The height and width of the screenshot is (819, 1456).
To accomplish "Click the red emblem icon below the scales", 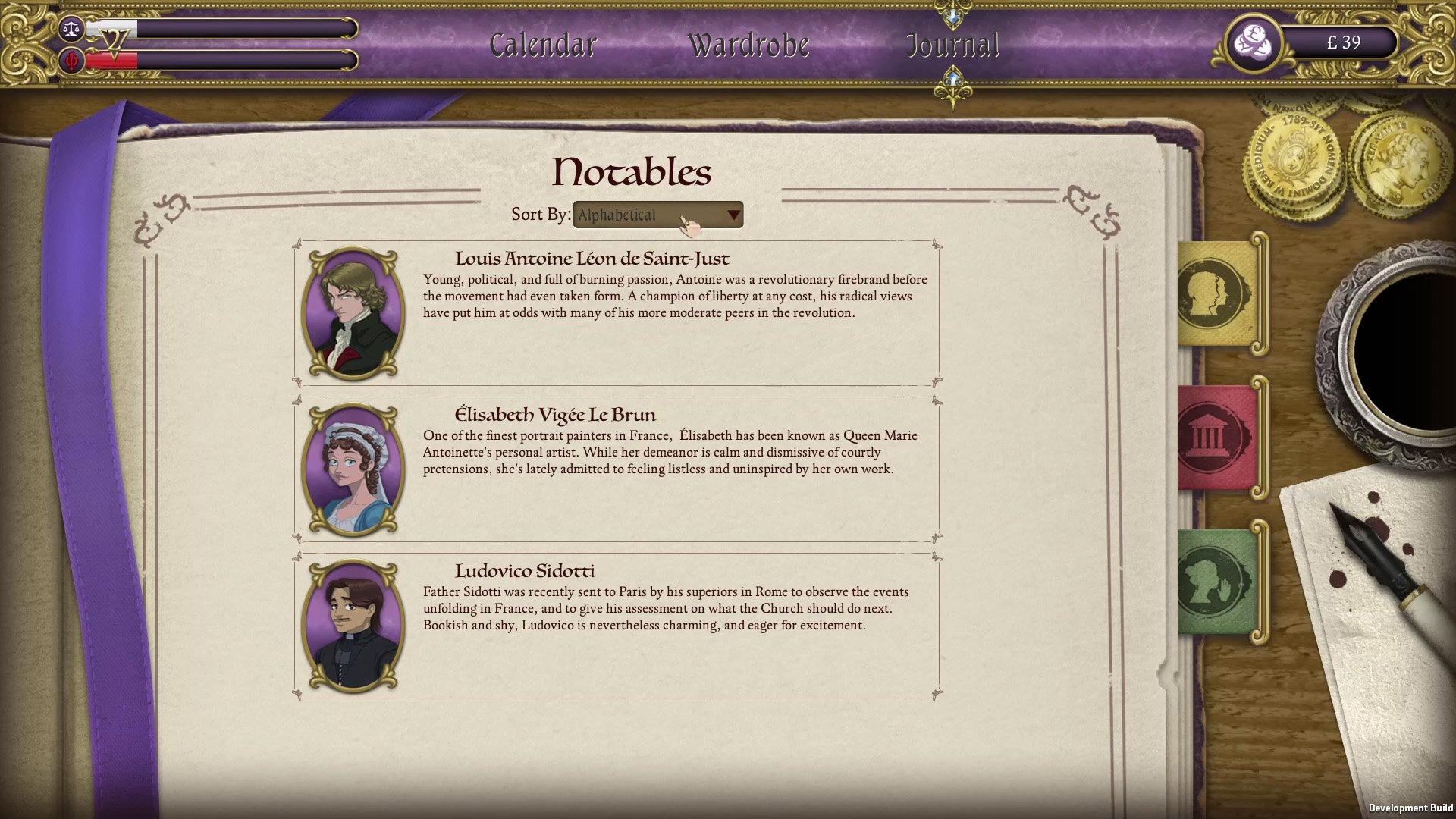I will [x=71, y=61].
